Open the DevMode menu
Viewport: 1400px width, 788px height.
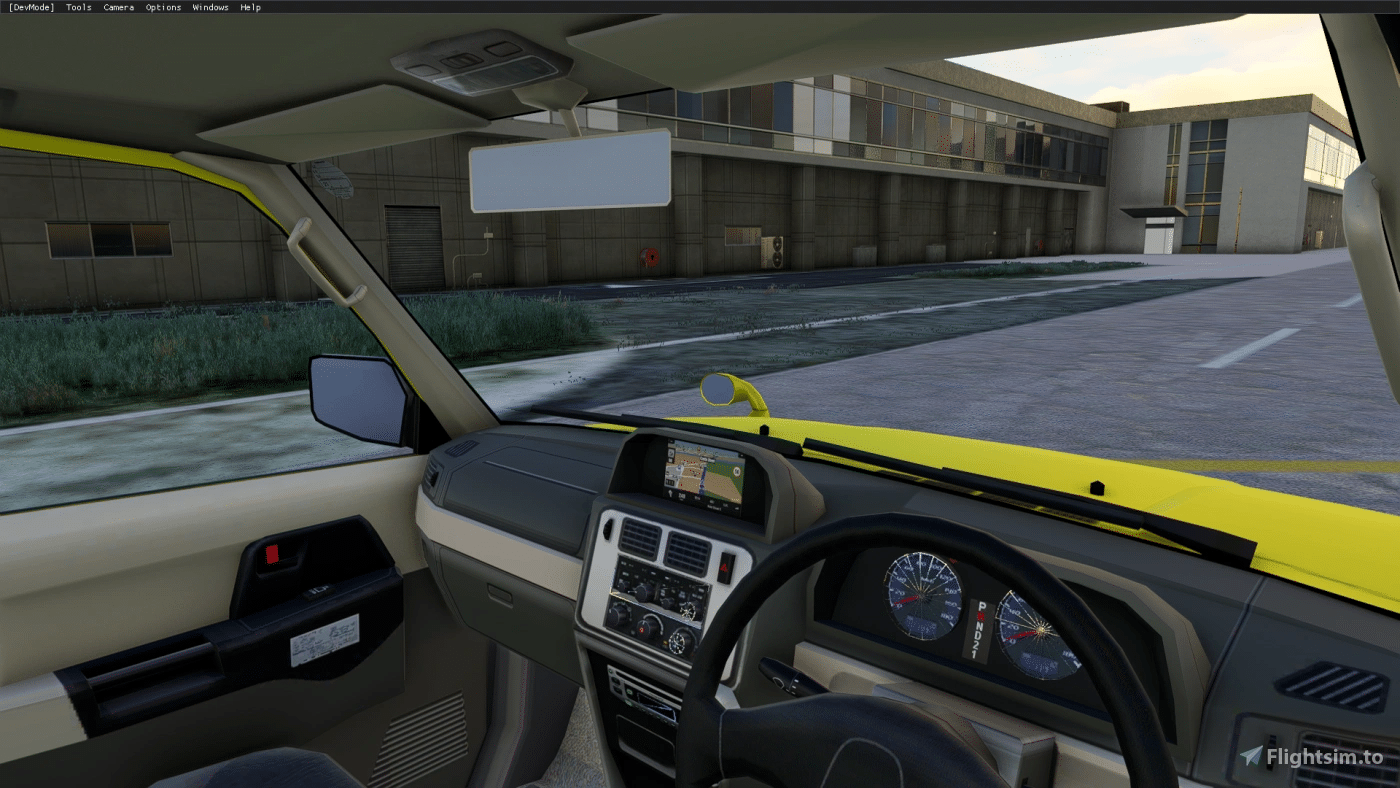click(30, 7)
